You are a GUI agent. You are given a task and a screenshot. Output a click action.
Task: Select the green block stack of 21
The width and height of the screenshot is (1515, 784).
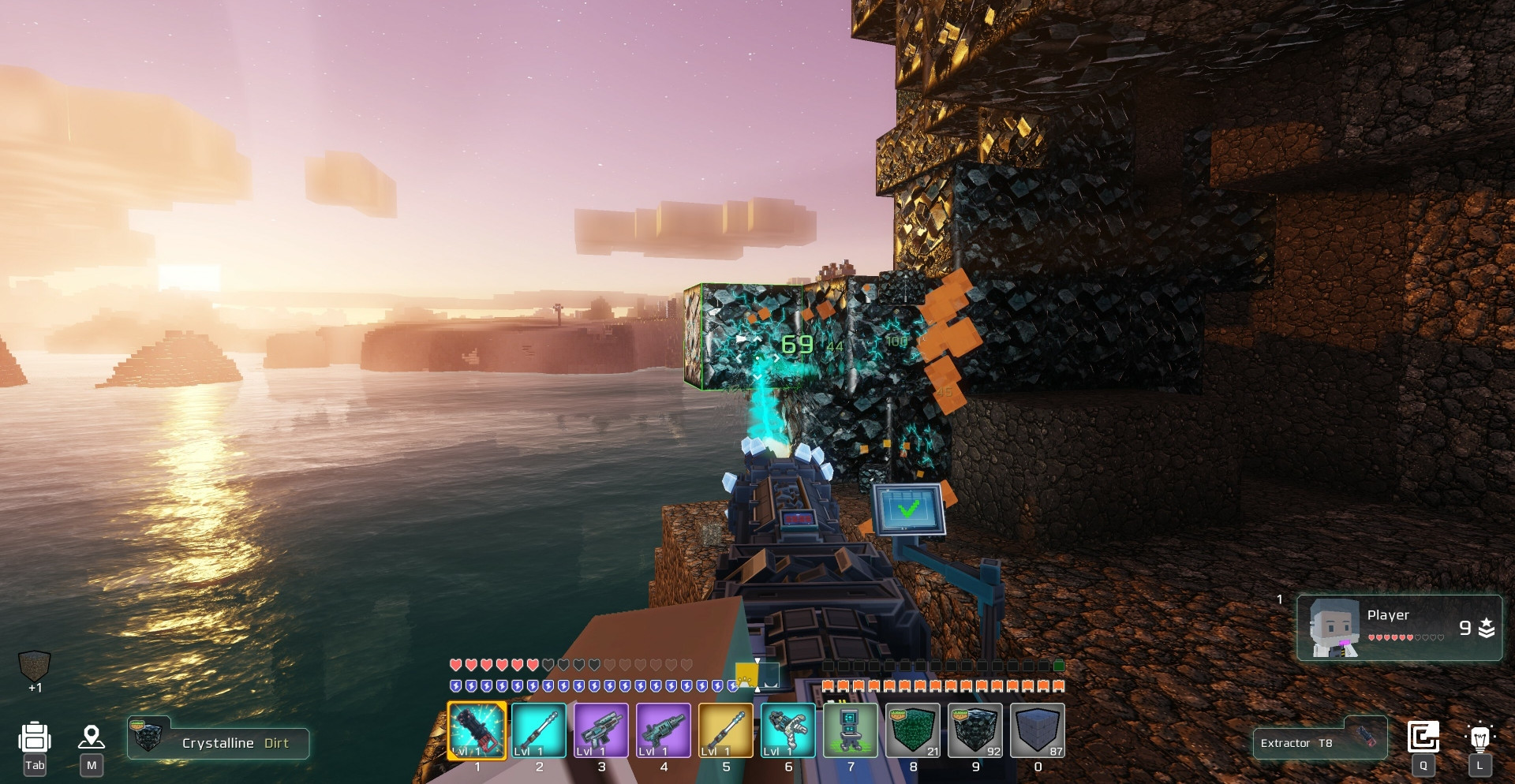point(913,730)
